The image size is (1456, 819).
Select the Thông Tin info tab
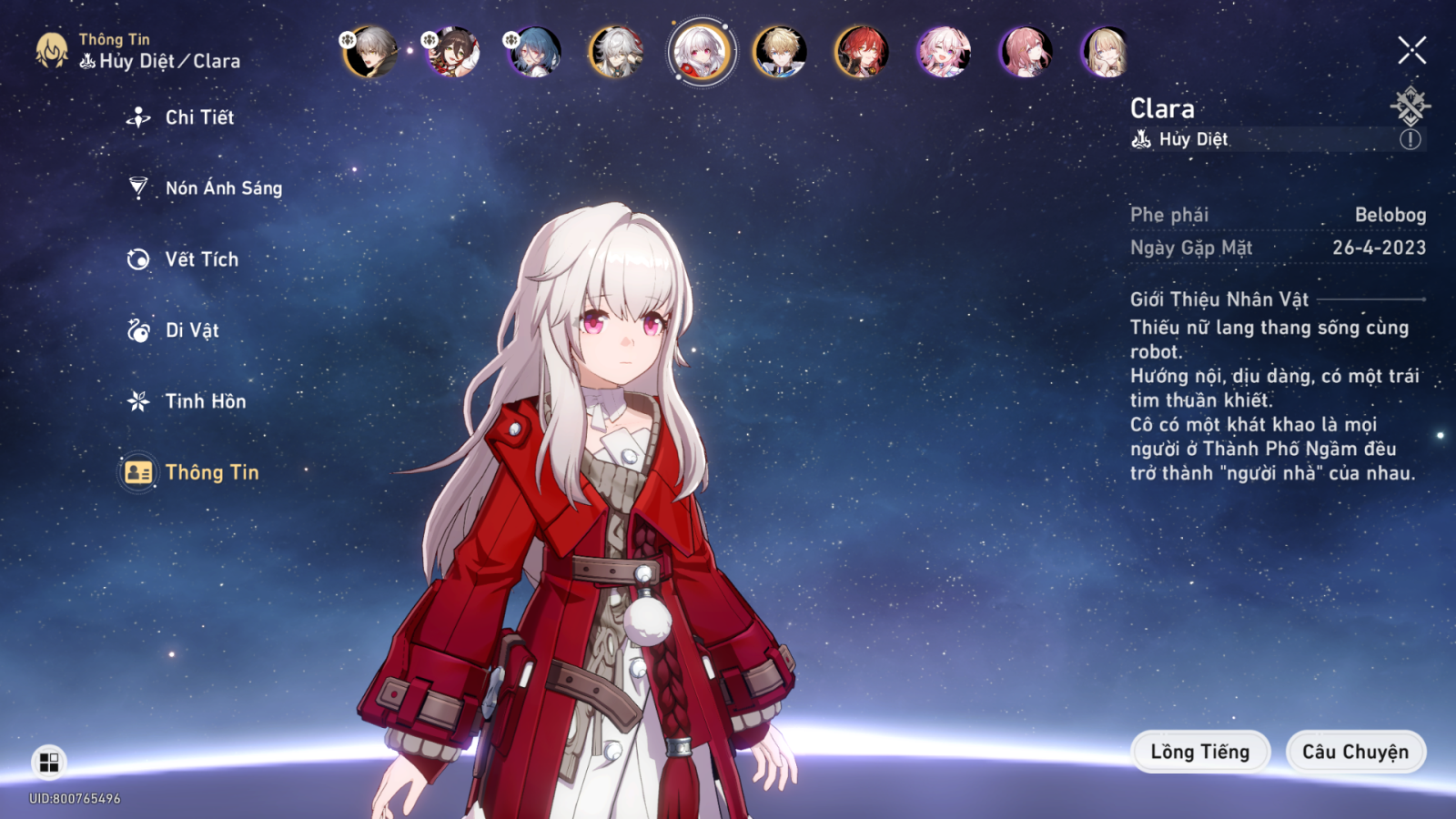pyautogui.click(x=211, y=472)
